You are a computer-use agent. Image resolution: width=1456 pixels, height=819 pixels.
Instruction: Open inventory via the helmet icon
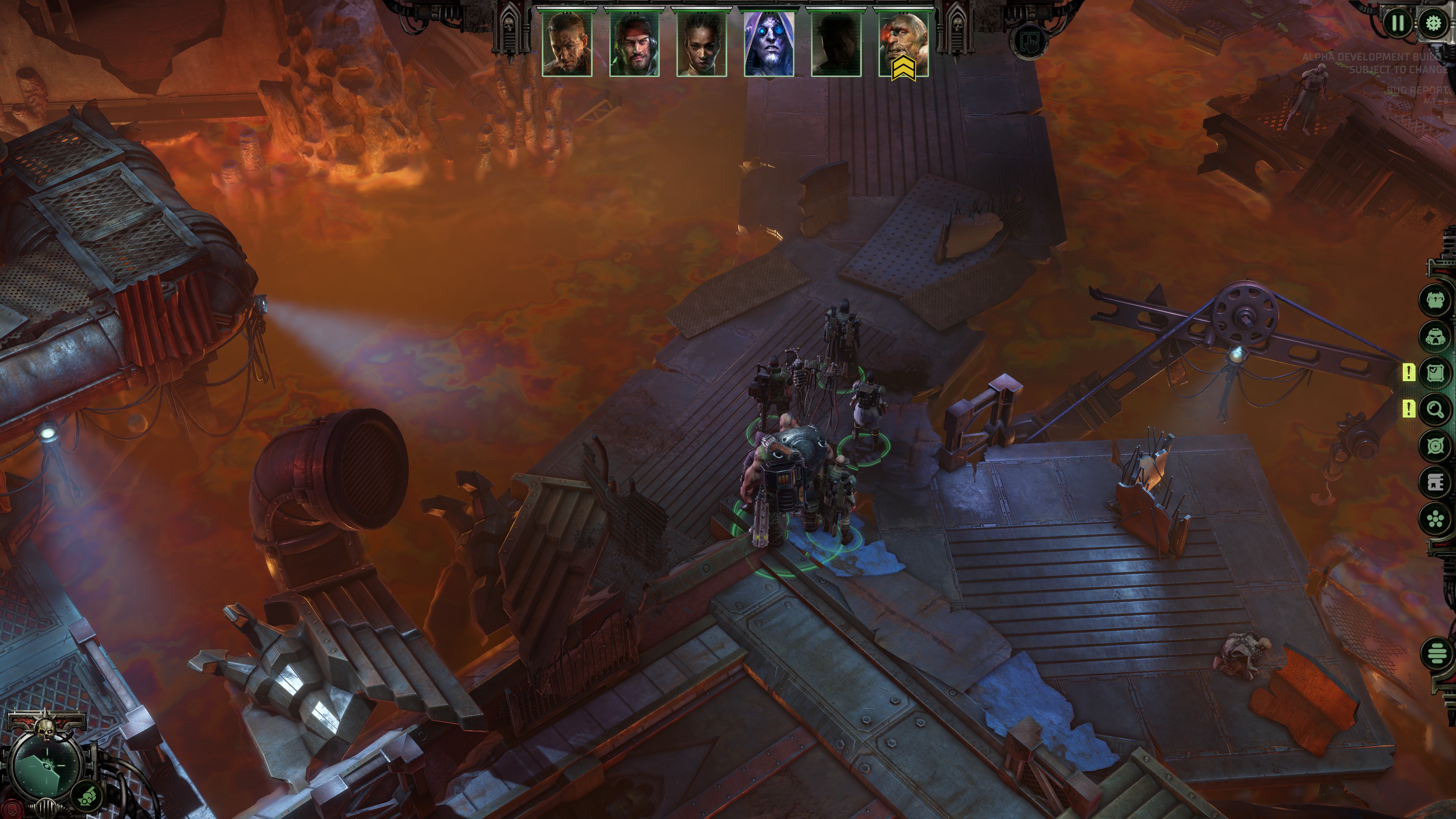pyautogui.click(x=1434, y=337)
